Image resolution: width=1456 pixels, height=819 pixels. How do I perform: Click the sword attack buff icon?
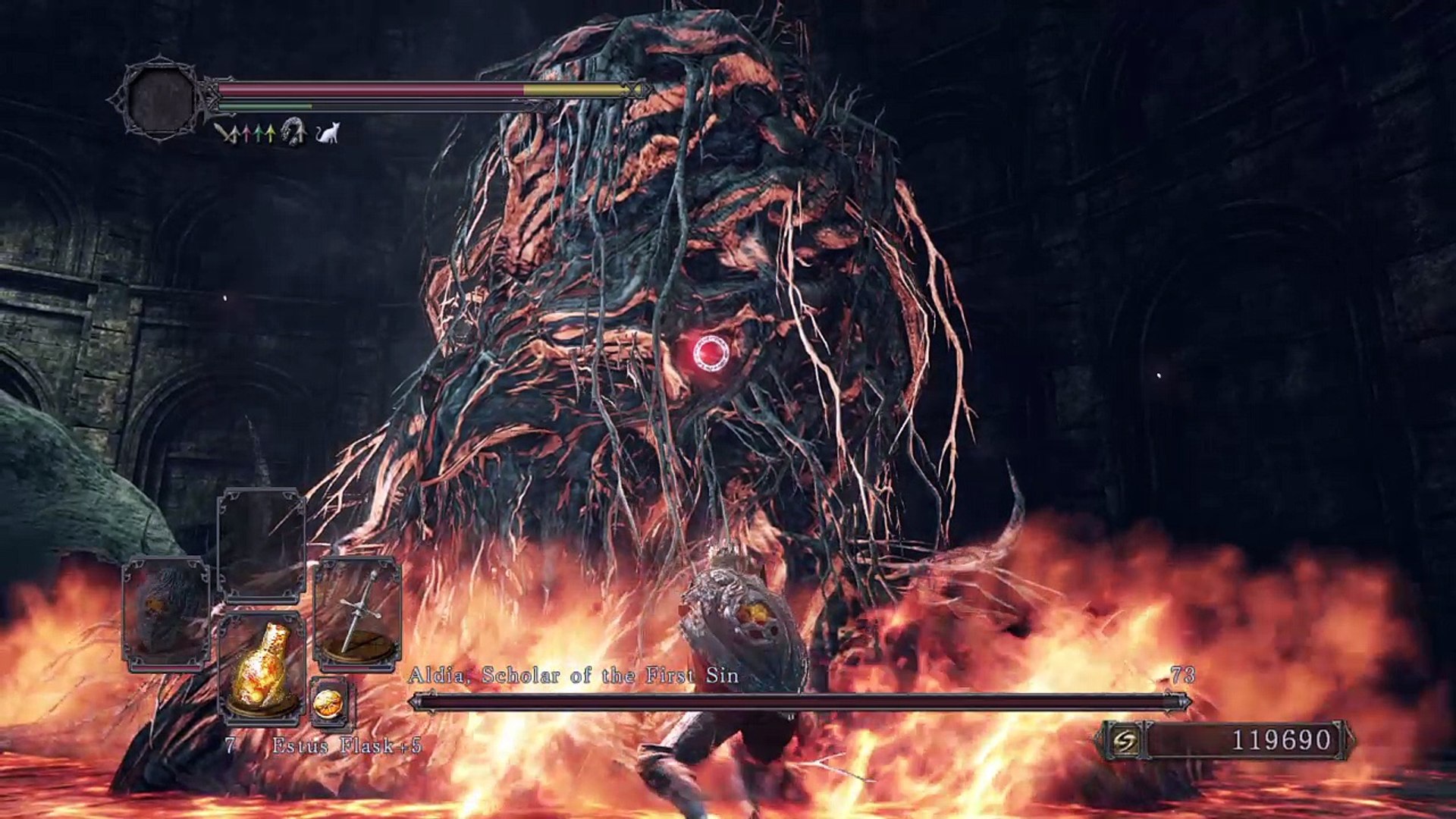click(x=223, y=133)
